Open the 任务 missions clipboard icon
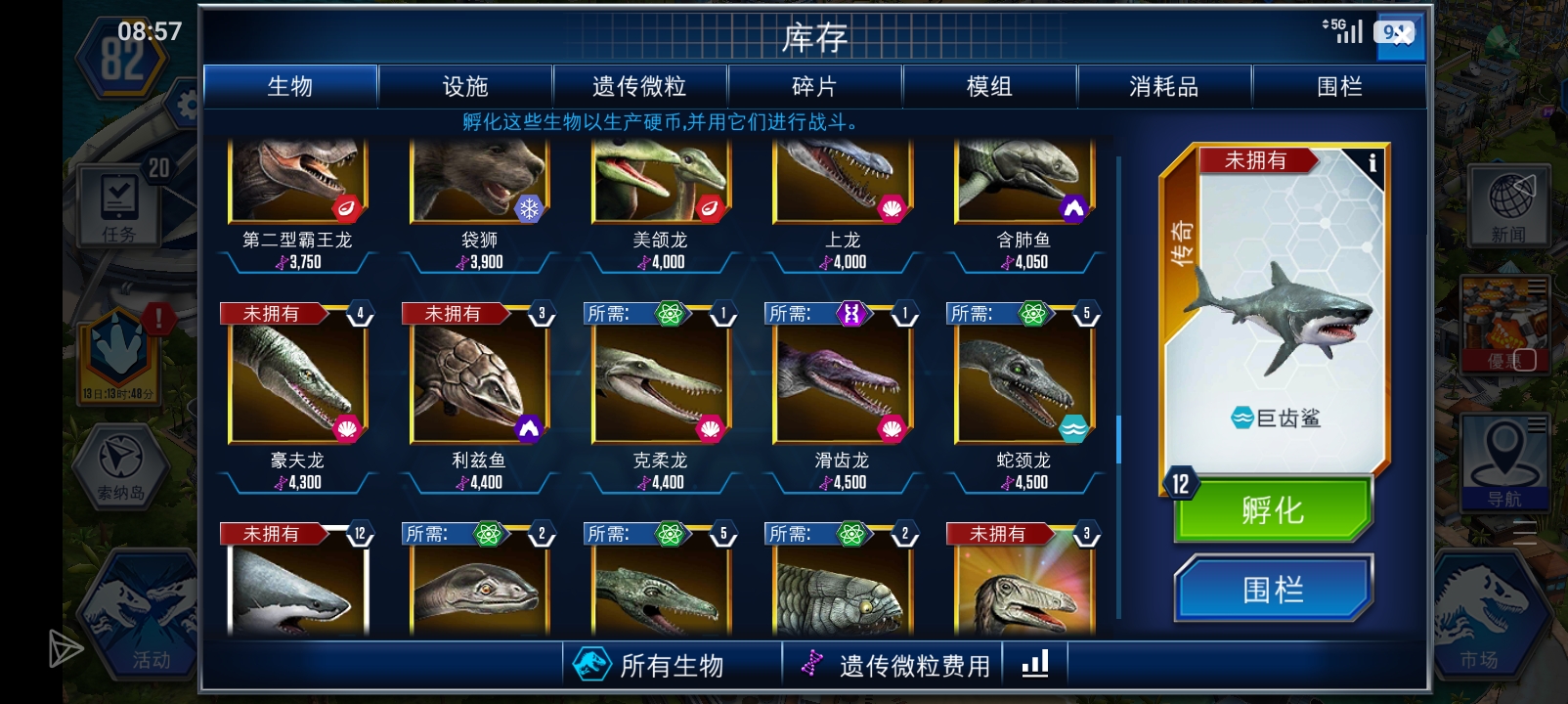The height and width of the screenshot is (704, 1568). (x=119, y=200)
